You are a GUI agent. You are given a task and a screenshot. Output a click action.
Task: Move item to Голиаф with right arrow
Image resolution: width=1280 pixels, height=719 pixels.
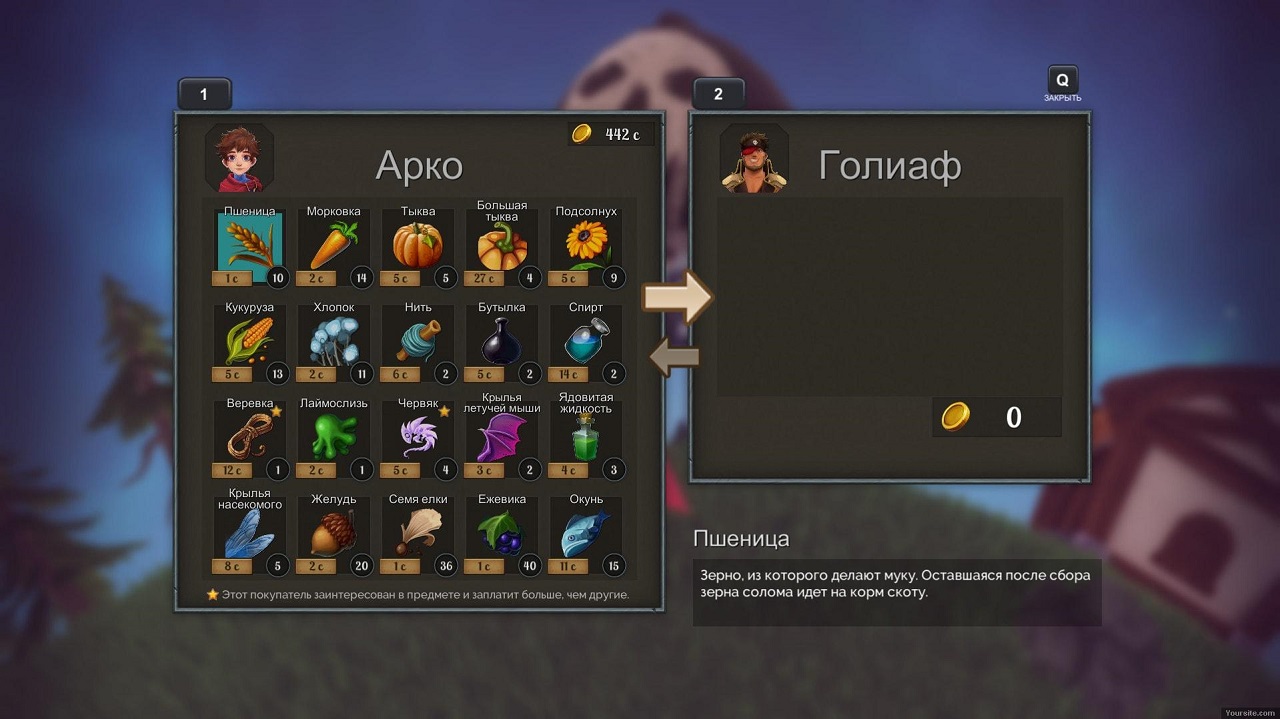click(x=676, y=296)
